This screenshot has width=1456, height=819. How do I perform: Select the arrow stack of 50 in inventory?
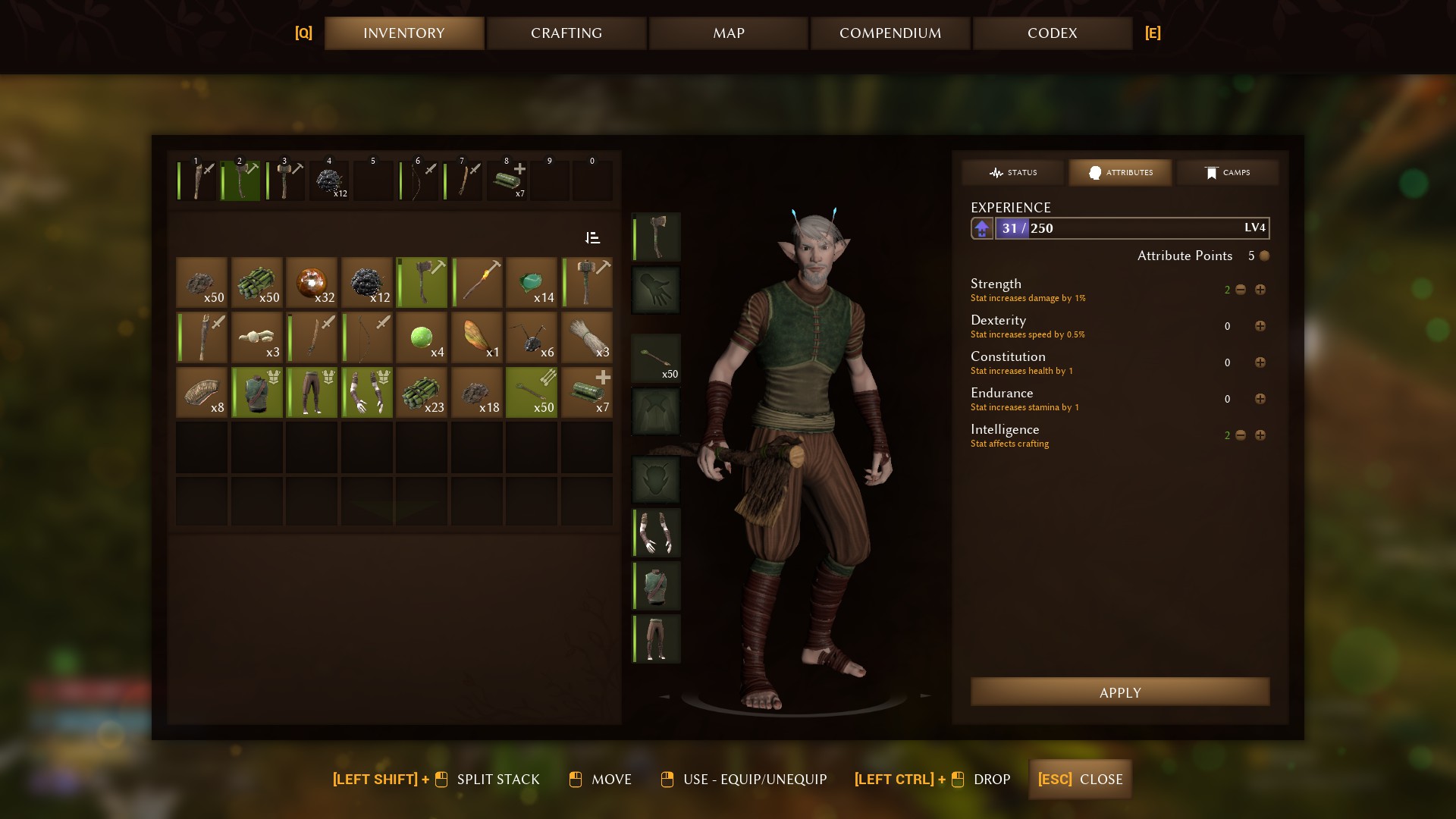(532, 392)
